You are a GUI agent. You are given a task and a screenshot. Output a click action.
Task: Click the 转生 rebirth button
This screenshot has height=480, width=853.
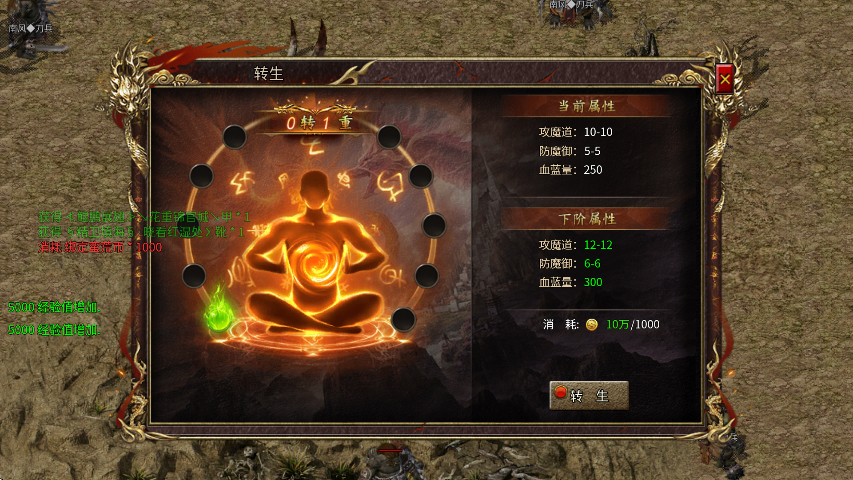point(589,395)
